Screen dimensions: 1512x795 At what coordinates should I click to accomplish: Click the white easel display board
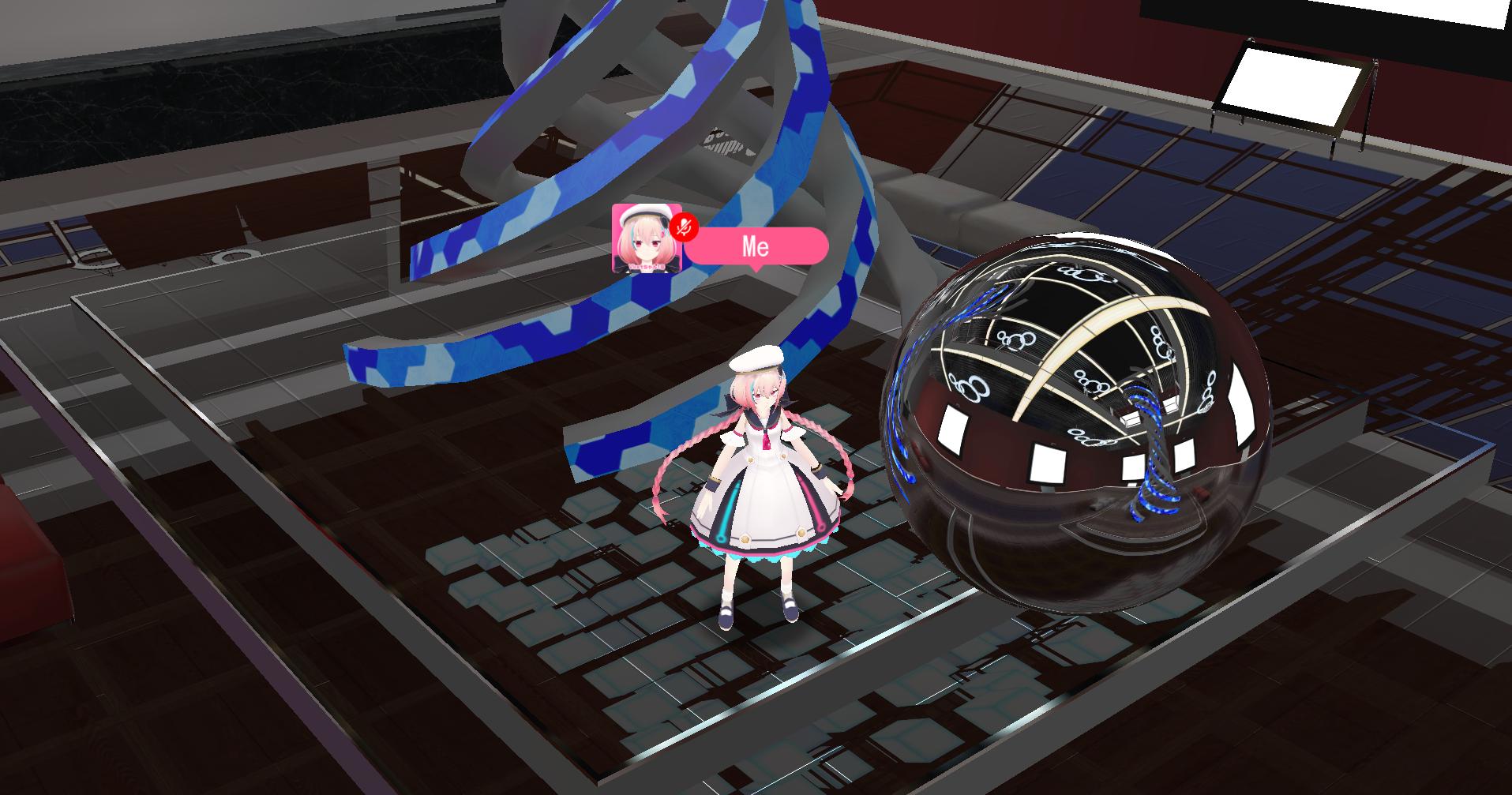[x=1291, y=87]
